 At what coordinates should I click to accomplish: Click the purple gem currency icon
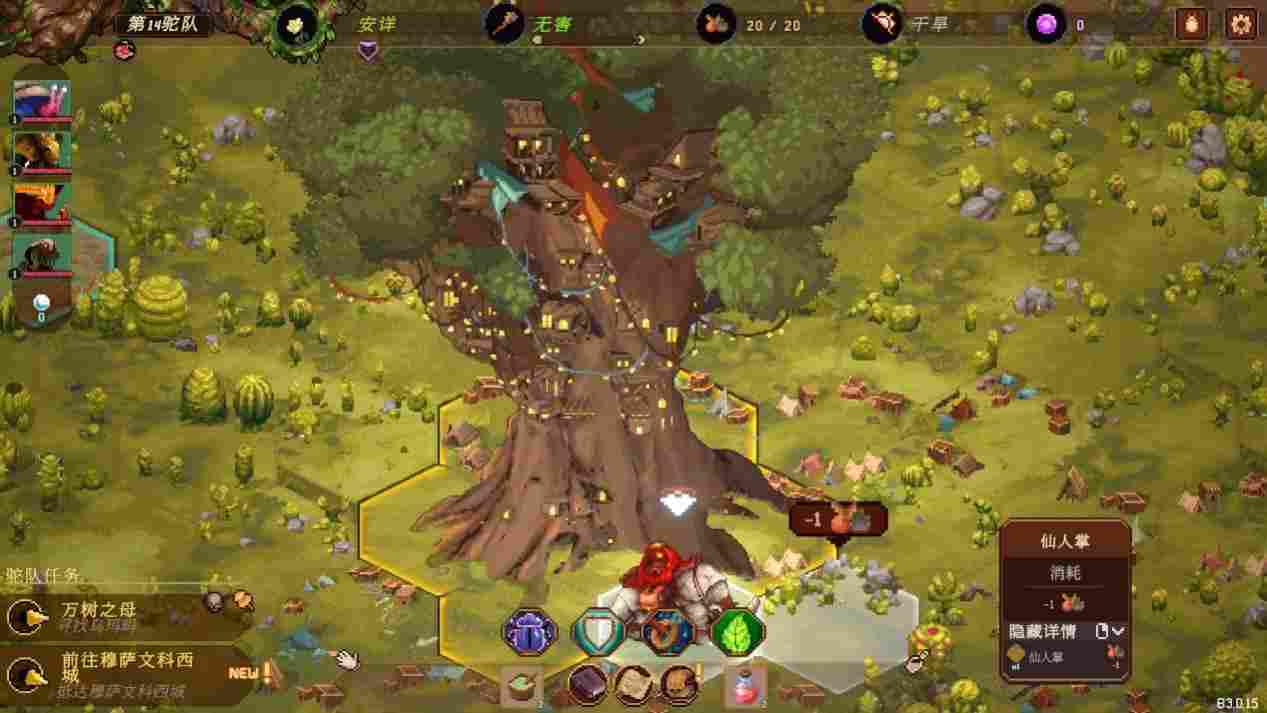[1046, 24]
